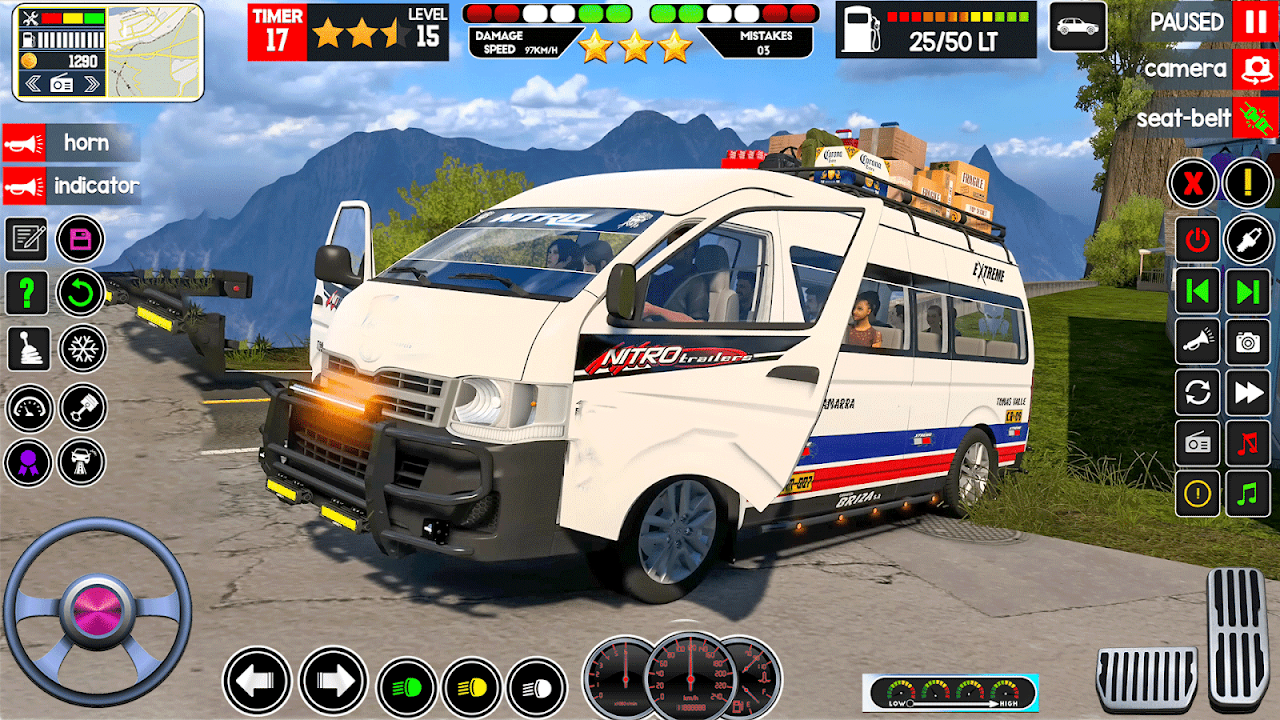Turn the right arrow signal on

pyautogui.click(x=333, y=681)
